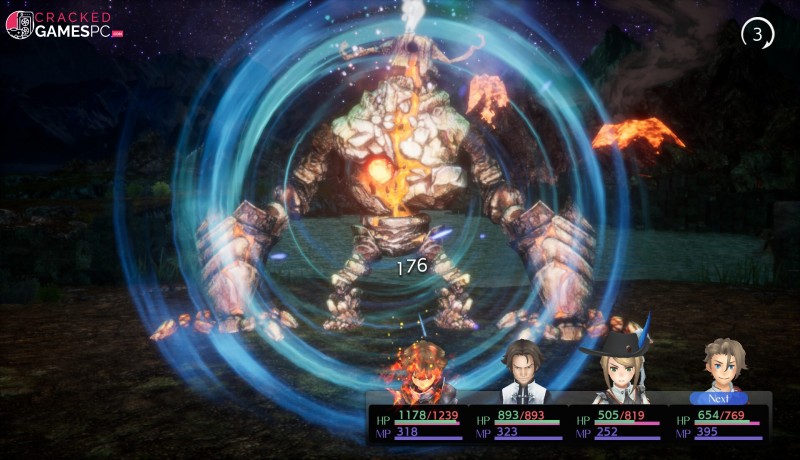Choose the dark-haired man in suit portrait
This screenshot has width=800, height=460.
coord(520,370)
